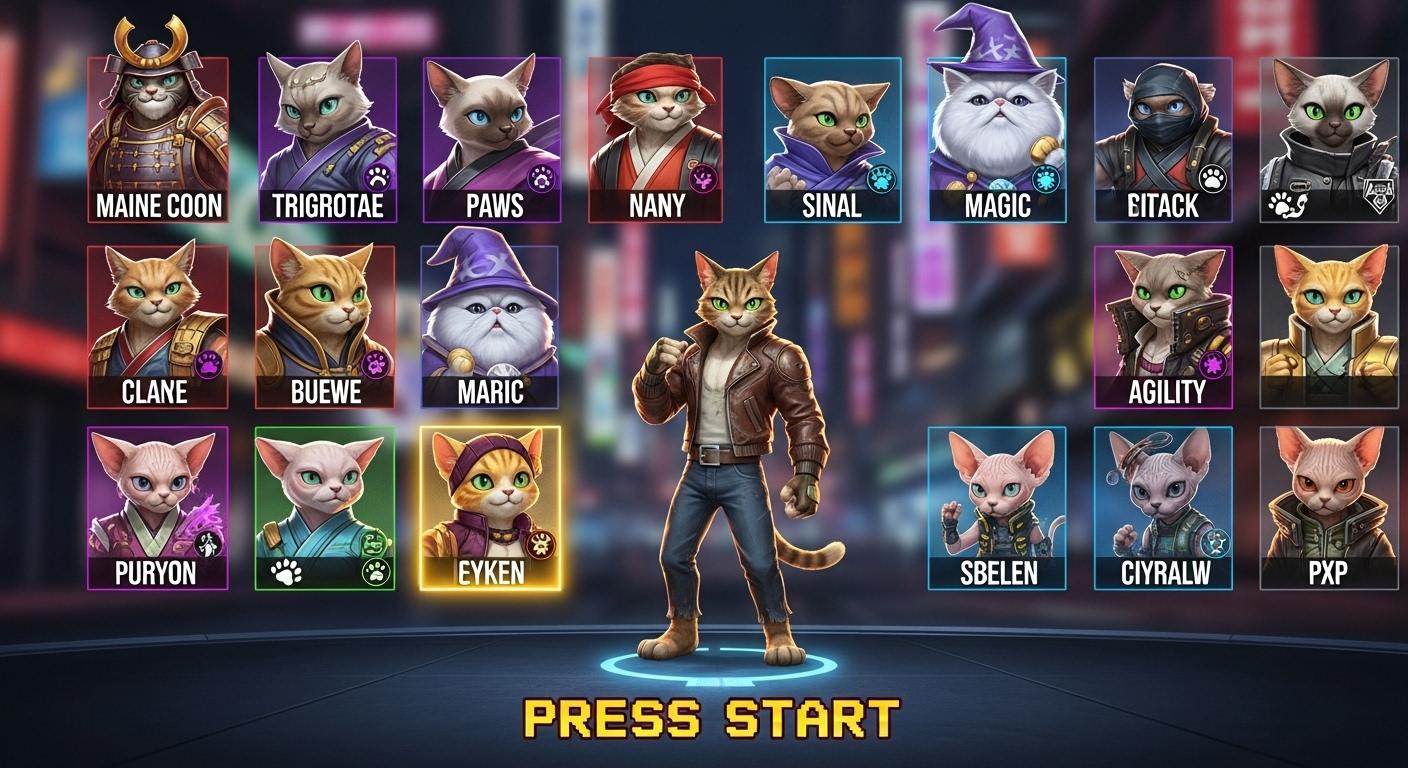Pick the EITACK ninja fighter

click(x=1163, y=138)
